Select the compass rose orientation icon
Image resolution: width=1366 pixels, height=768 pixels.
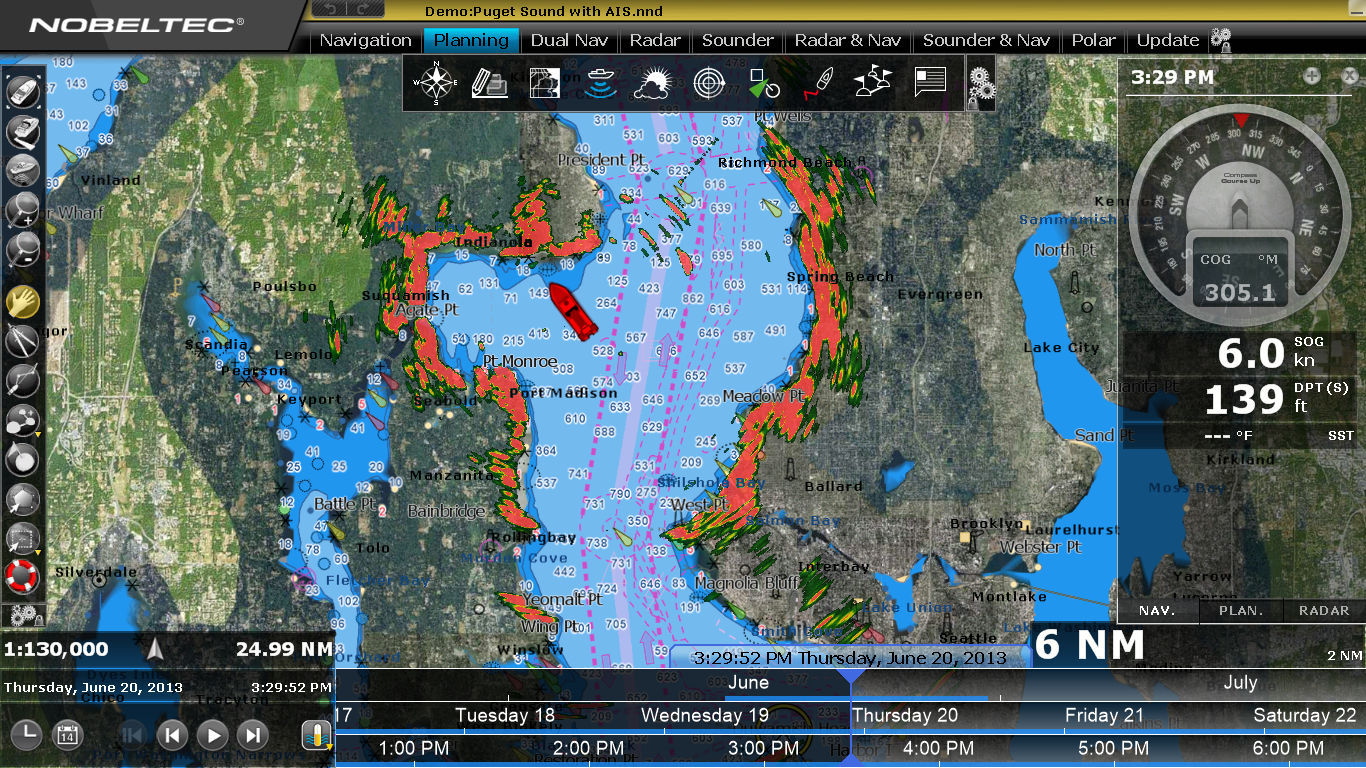pyautogui.click(x=435, y=83)
